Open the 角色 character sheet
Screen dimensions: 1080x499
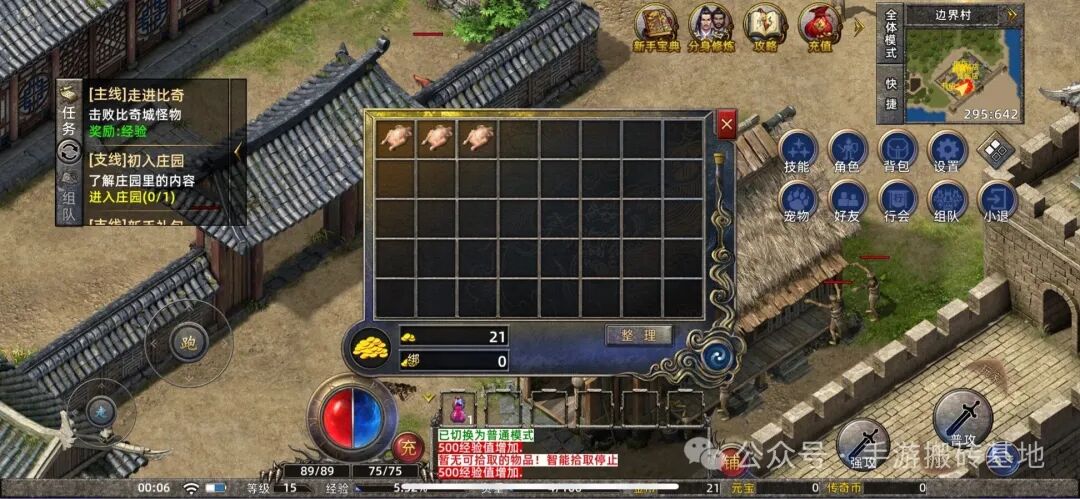(x=847, y=150)
